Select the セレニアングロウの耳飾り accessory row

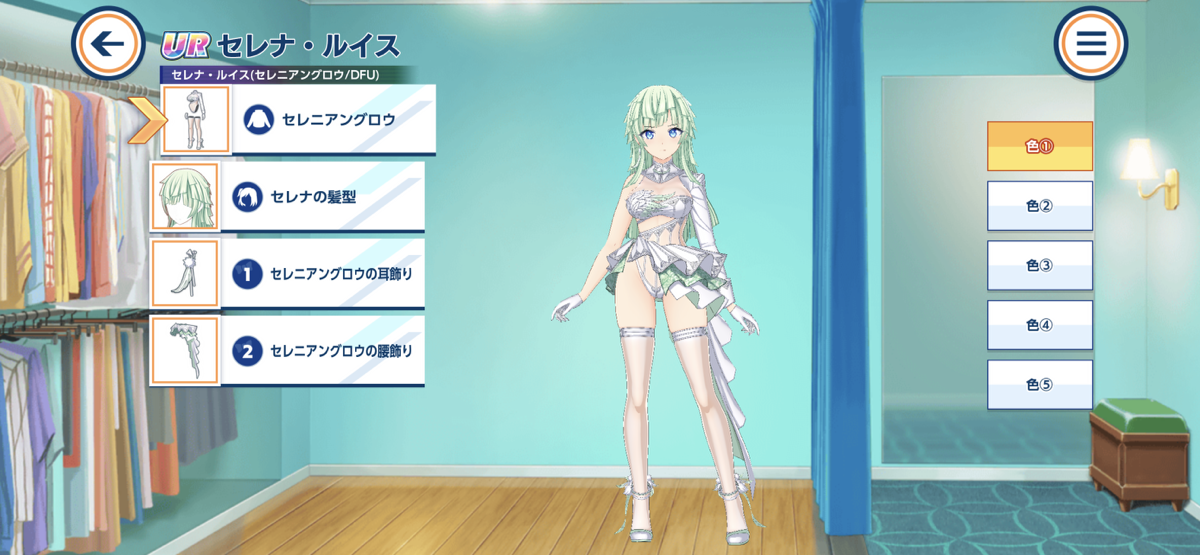(x=290, y=274)
